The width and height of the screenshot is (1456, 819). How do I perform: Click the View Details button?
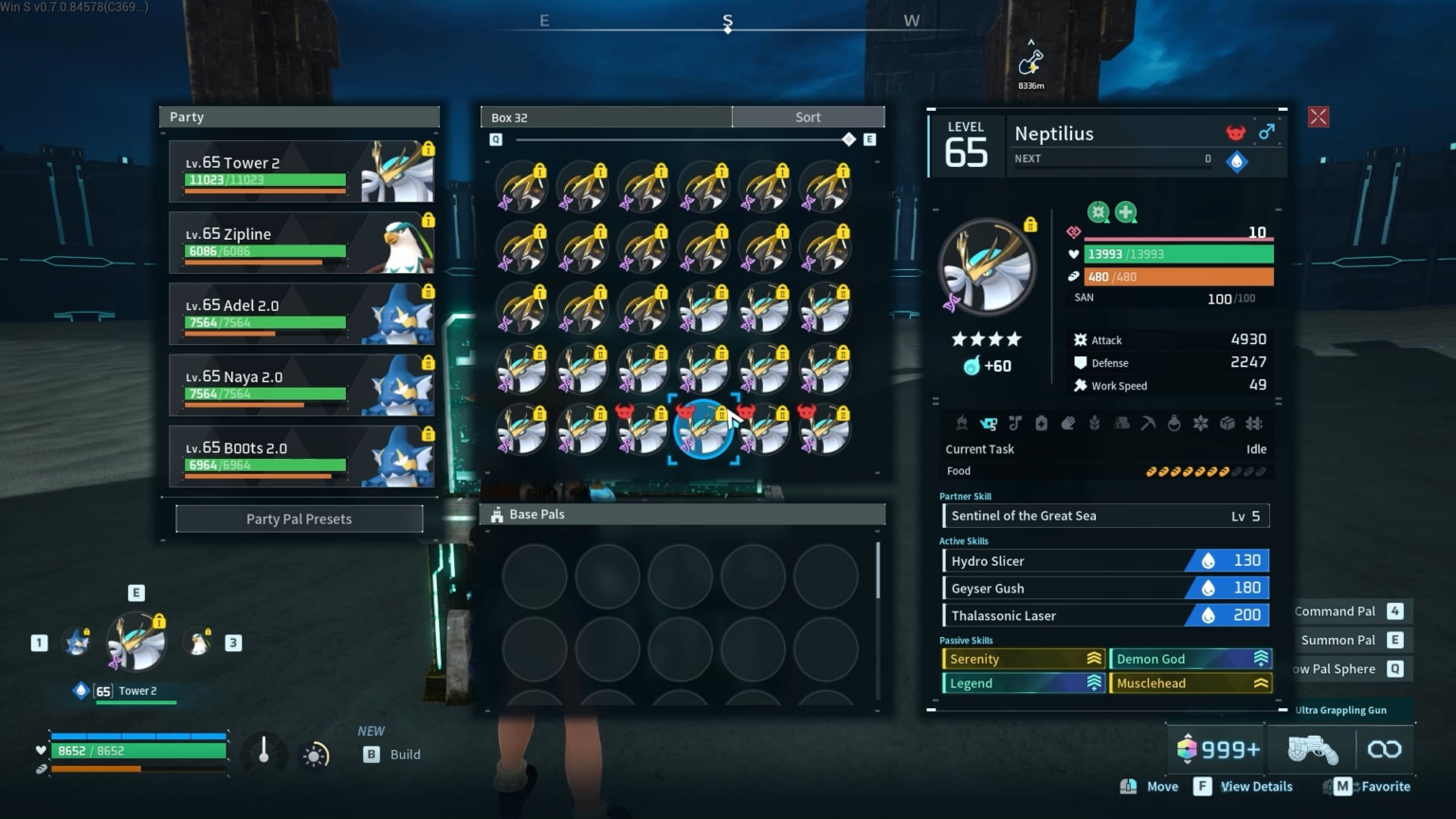coord(1243,786)
